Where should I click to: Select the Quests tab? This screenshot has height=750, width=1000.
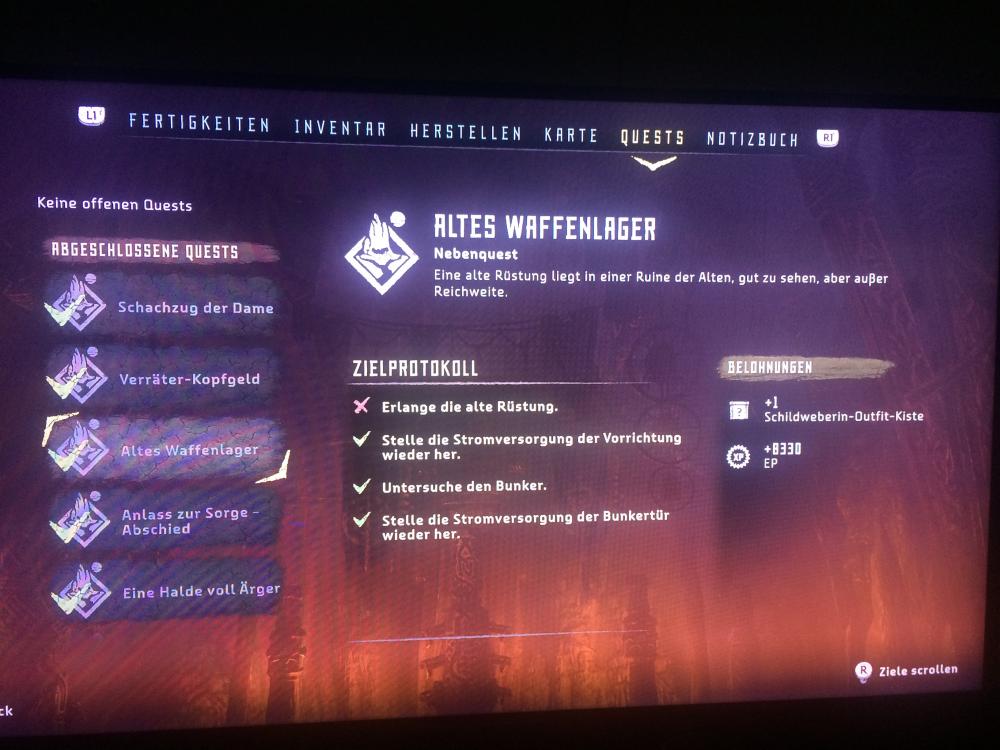652,137
